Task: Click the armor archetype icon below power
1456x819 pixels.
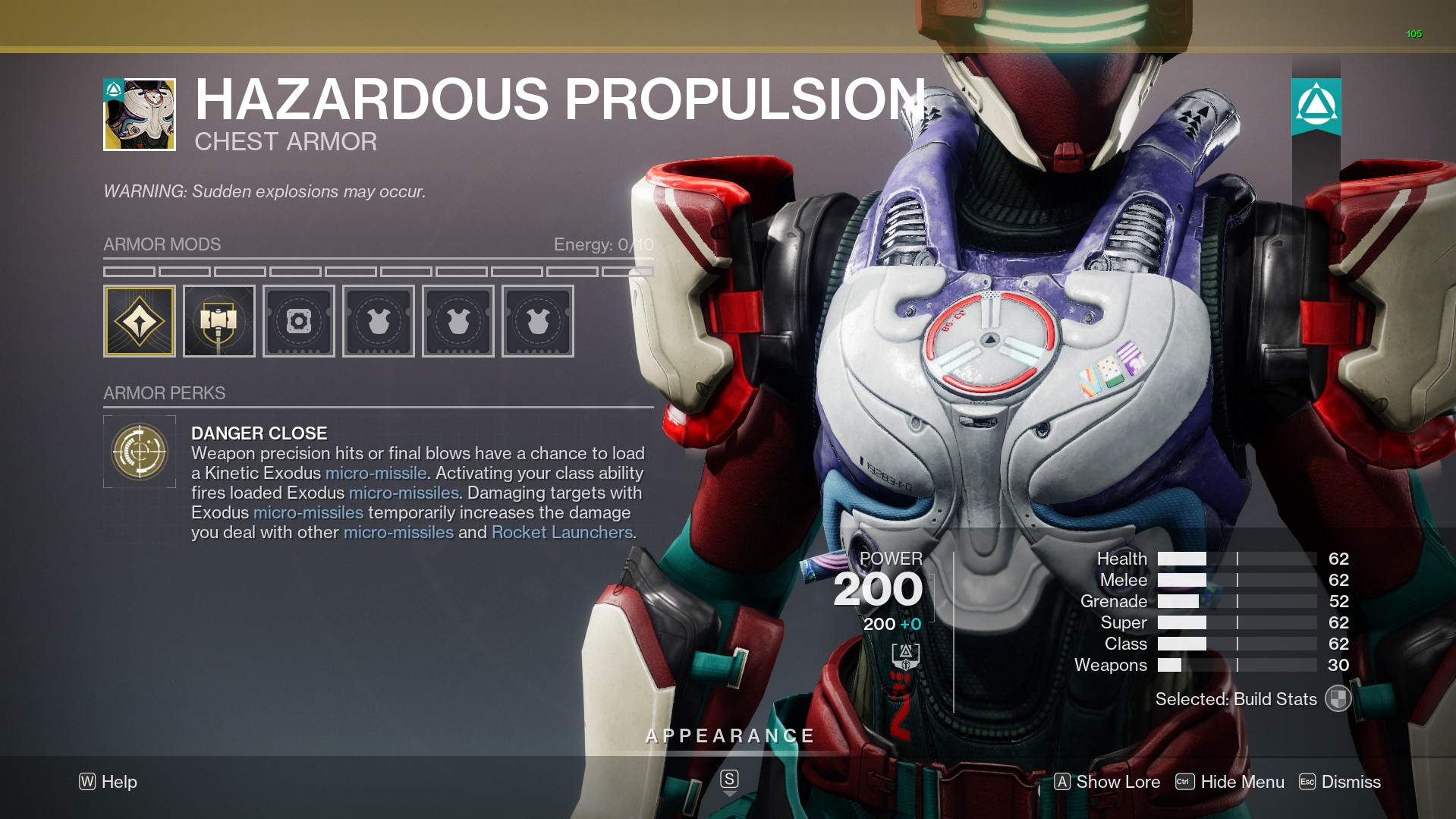Action: (x=905, y=656)
